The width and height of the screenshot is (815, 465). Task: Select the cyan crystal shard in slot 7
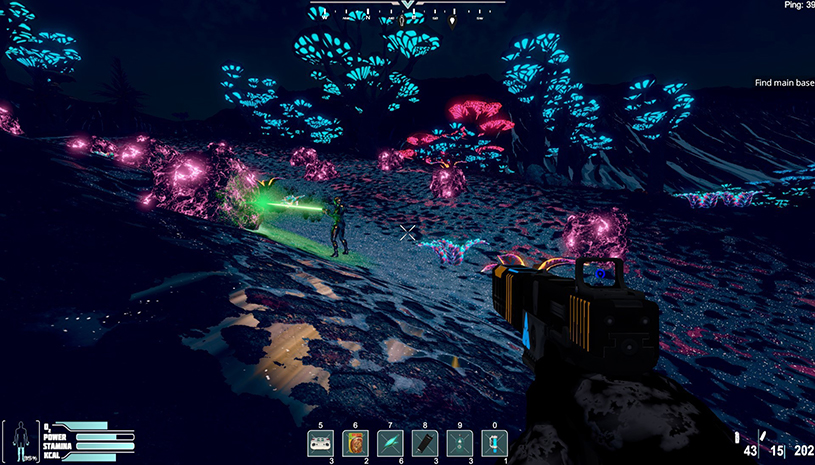pos(390,443)
